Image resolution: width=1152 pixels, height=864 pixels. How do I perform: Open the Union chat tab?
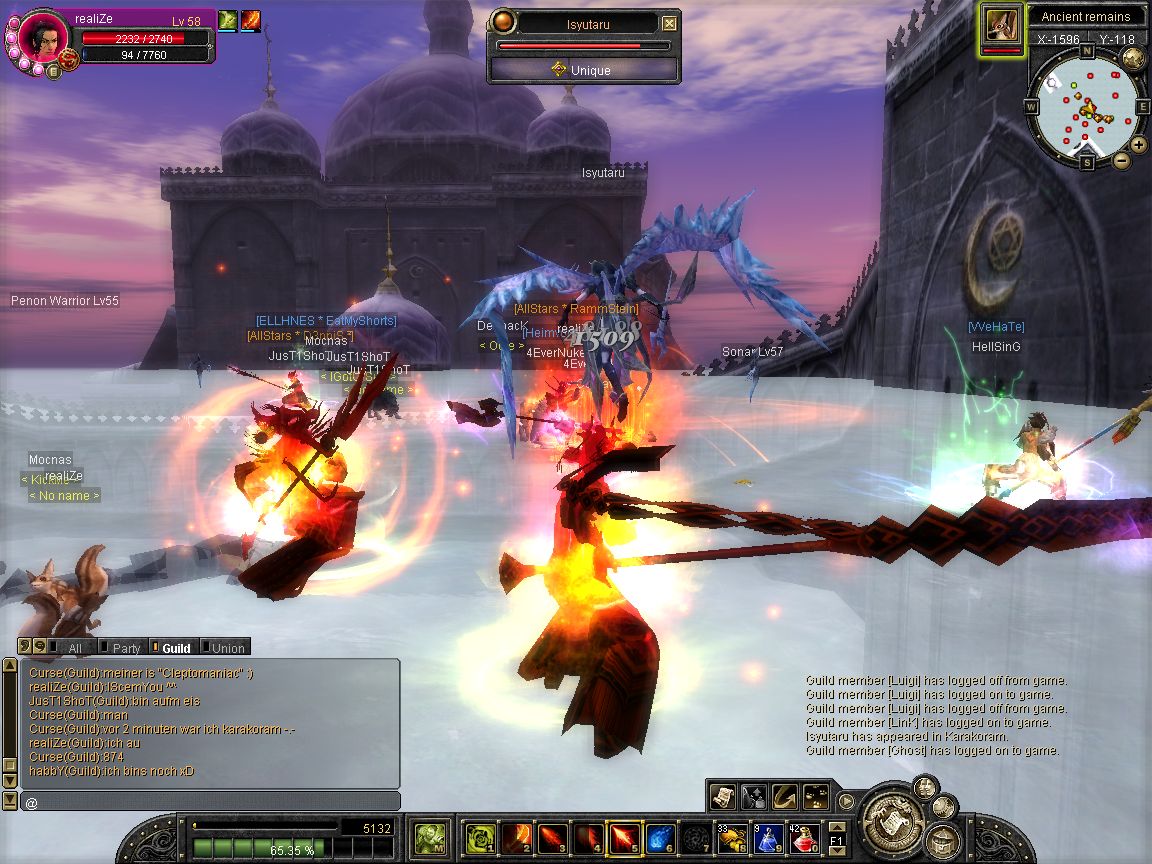(x=227, y=648)
